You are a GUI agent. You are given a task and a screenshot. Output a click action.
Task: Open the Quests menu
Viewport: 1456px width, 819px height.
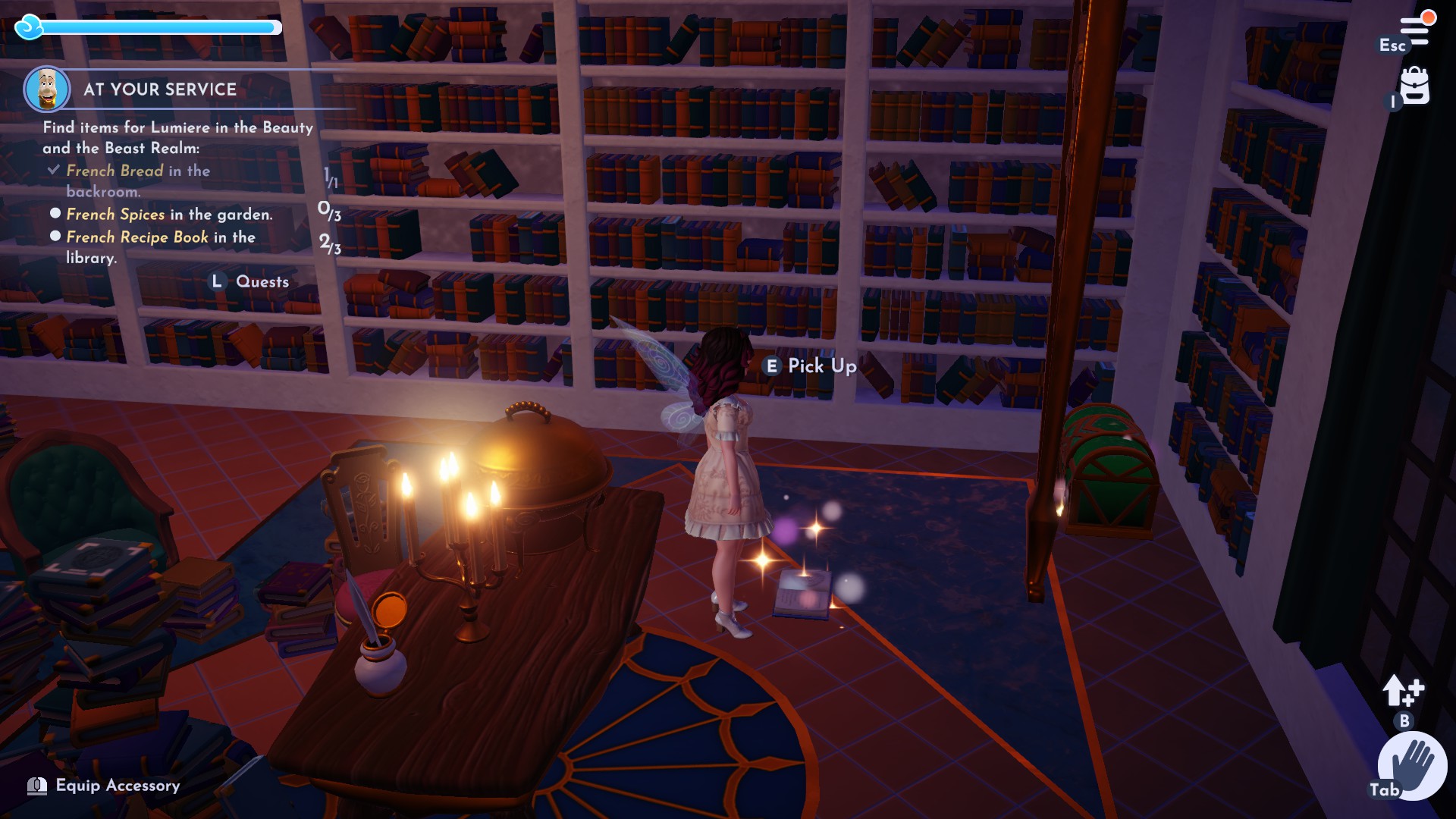(x=262, y=281)
